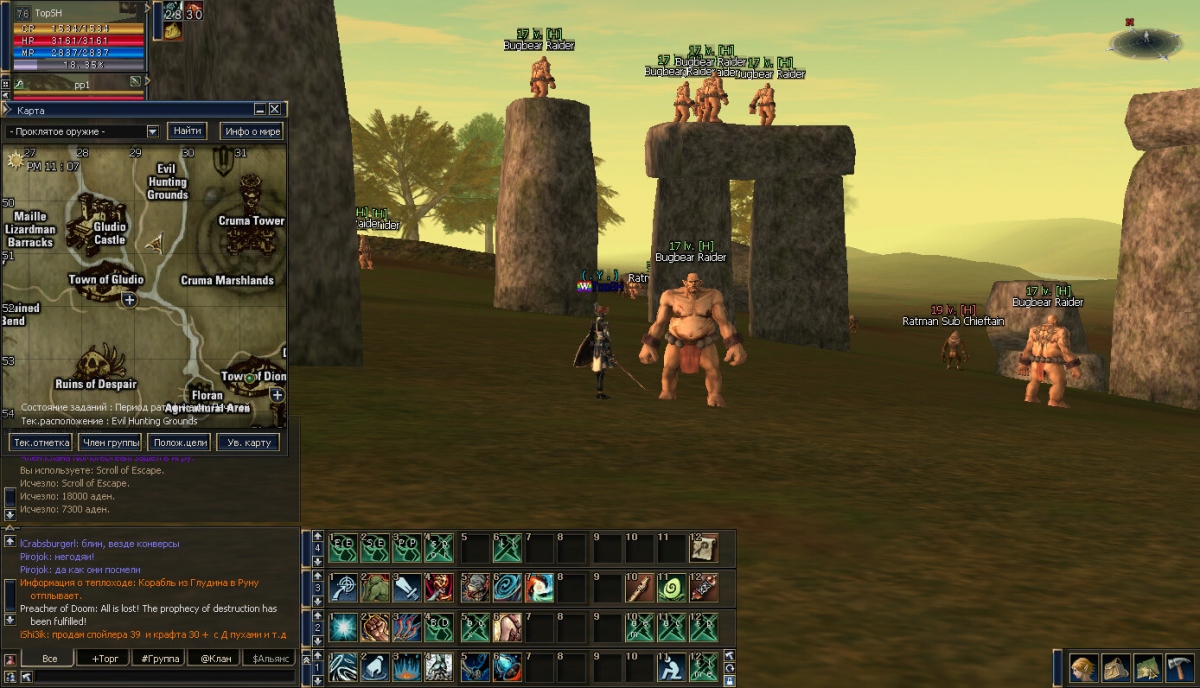
Task: Click the Тек.отметка map button
Action: tap(41, 442)
